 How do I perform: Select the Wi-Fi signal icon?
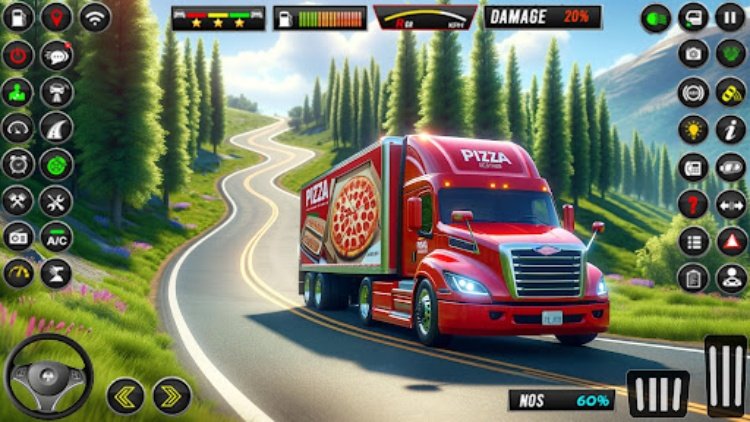click(95, 17)
